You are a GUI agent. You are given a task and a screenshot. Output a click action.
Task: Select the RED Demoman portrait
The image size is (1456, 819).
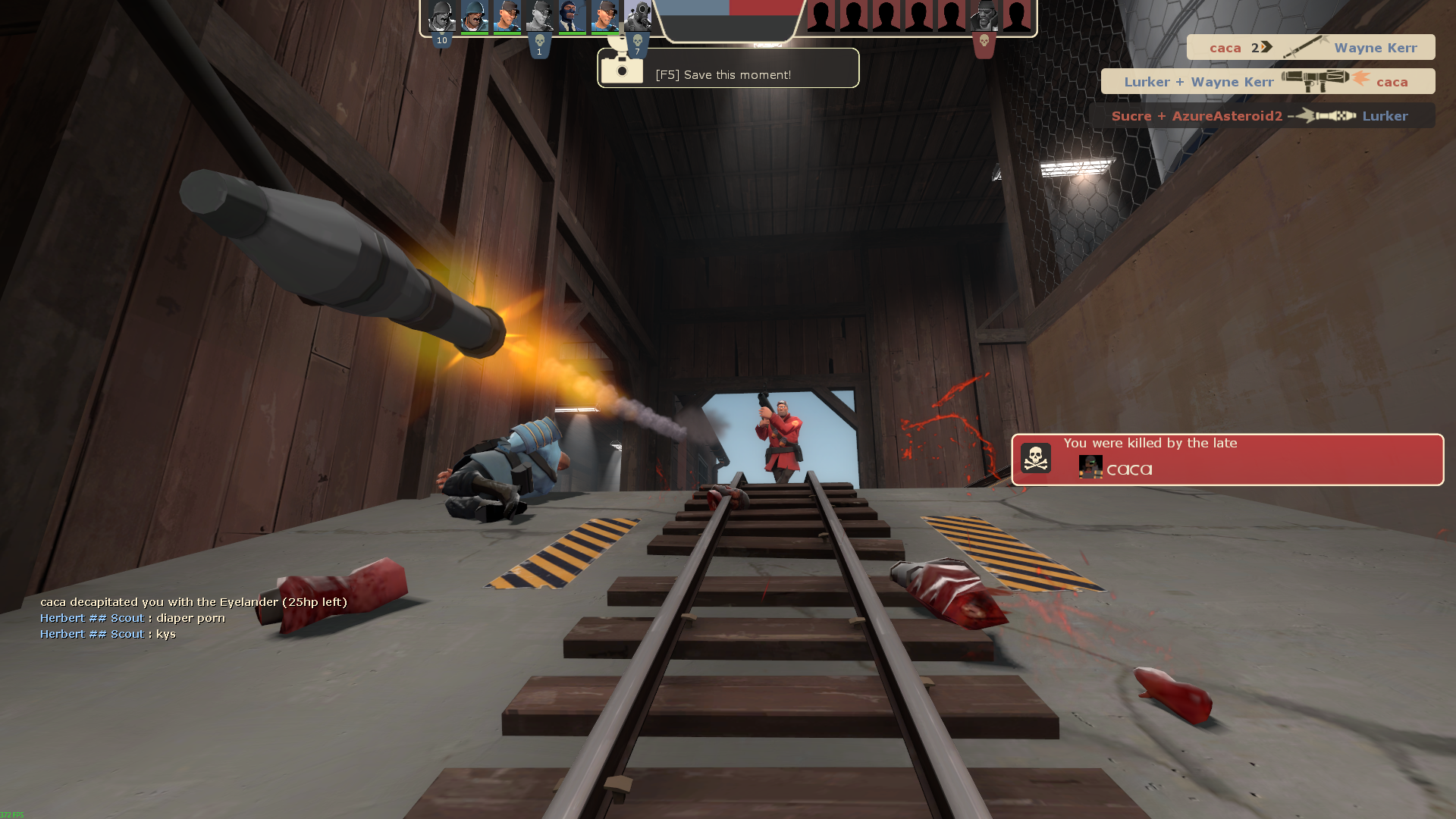tap(984, 16)
